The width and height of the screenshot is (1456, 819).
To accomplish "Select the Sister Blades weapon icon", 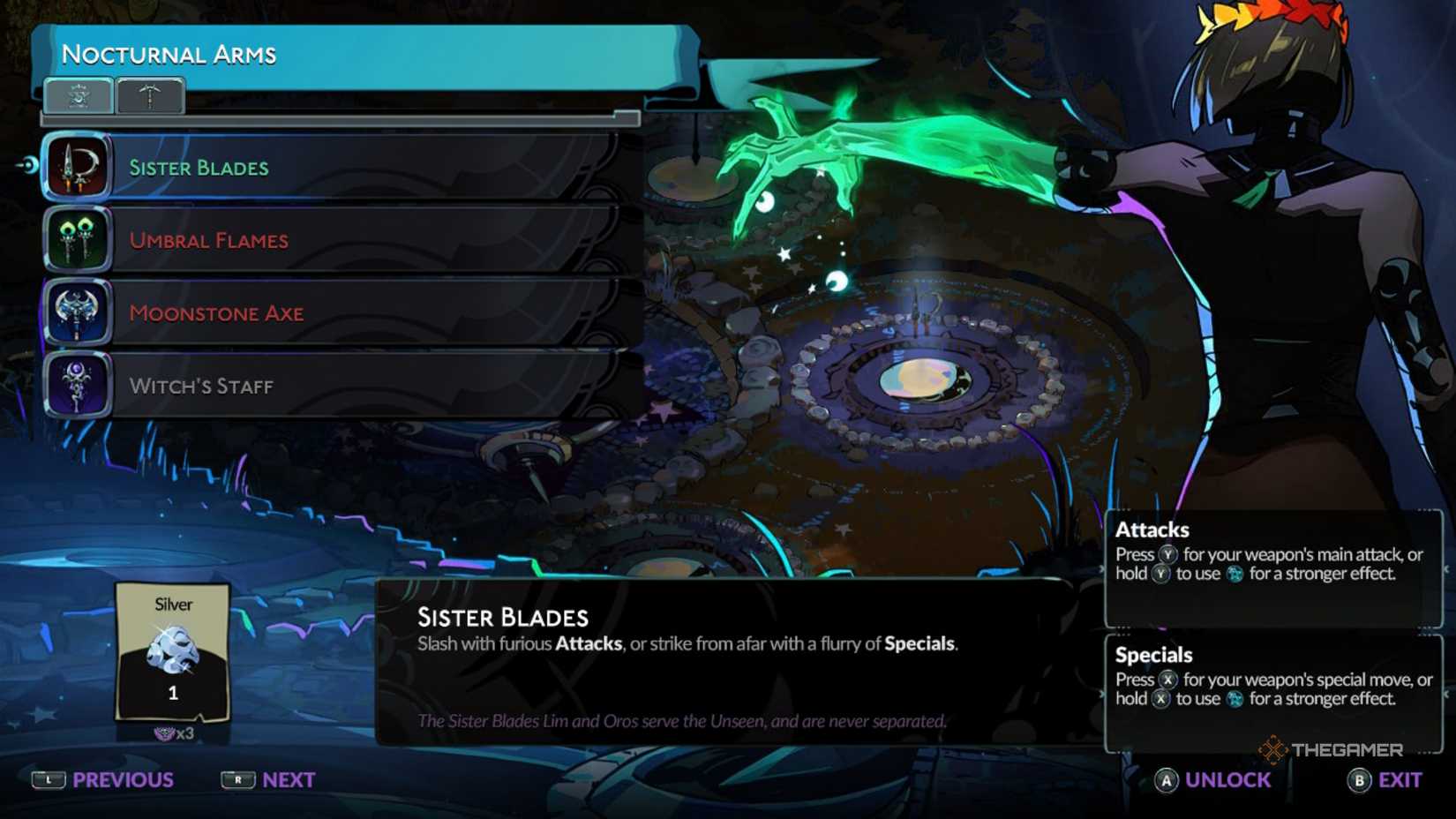I will click(76, 168).
